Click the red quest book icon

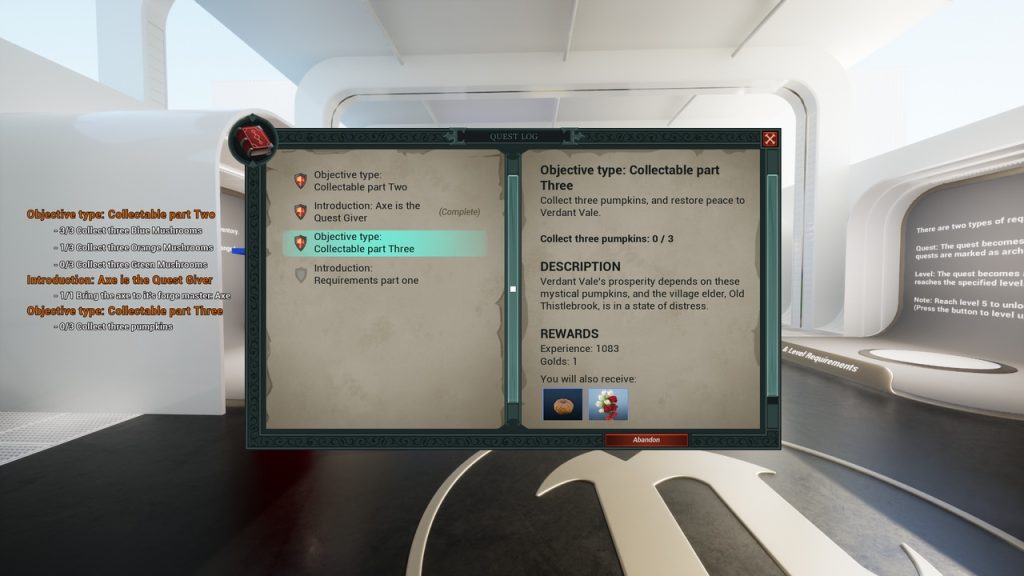tap(252, 139)
